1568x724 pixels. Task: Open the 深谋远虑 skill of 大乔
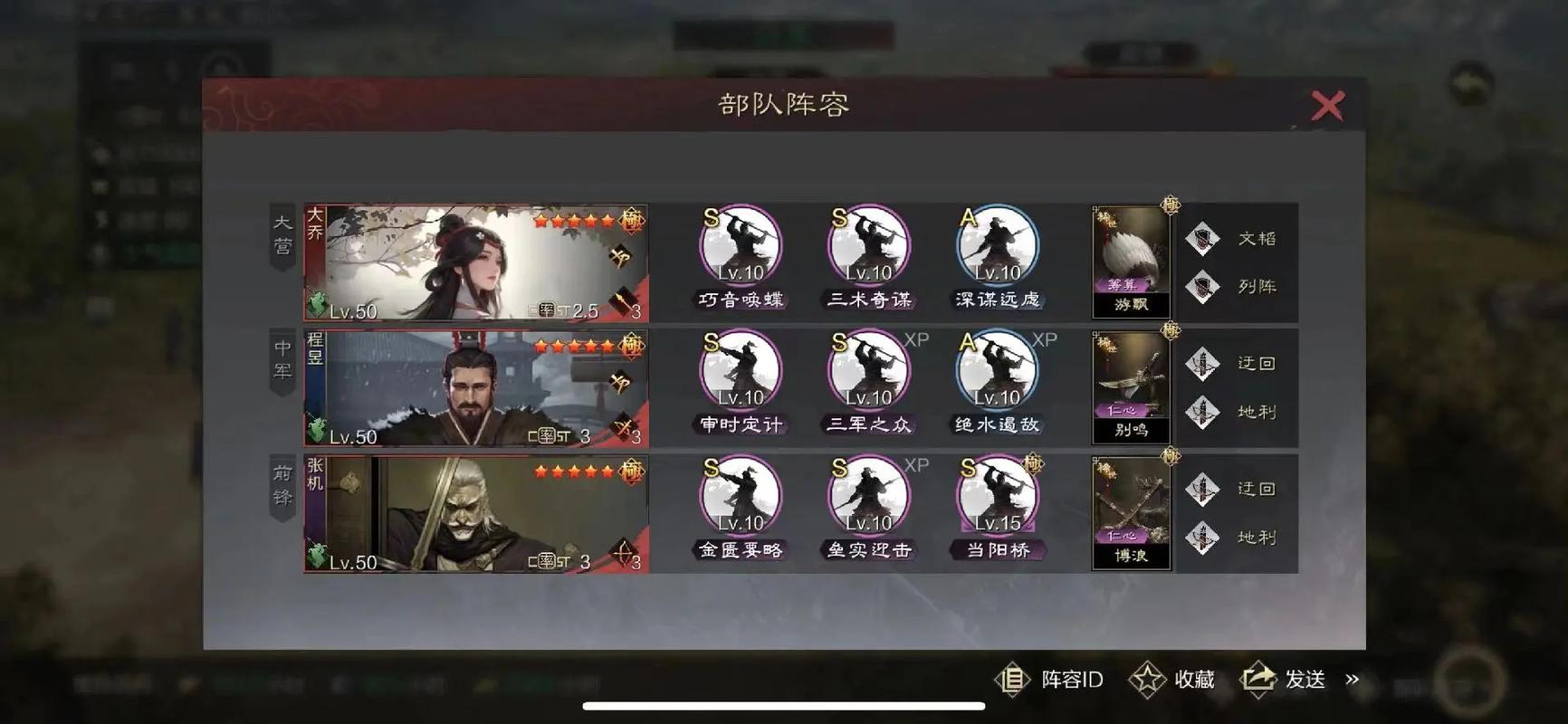pos(996,246)
